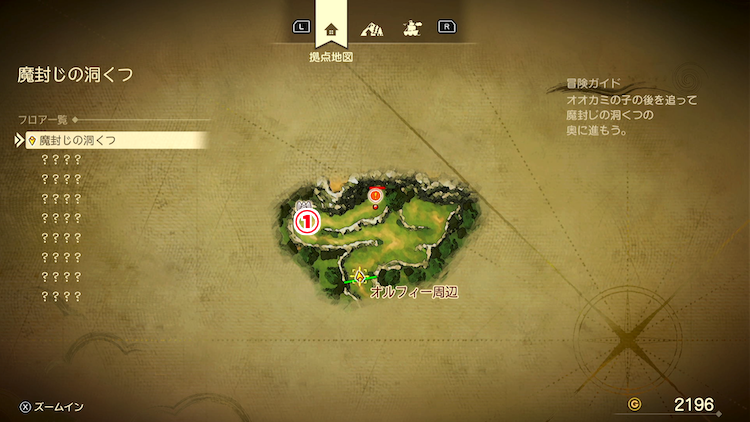Image resolution: width=750 pixels, height=422 pixels.
Task: Click the red number 1 map marker
Action: click(307, 219)
